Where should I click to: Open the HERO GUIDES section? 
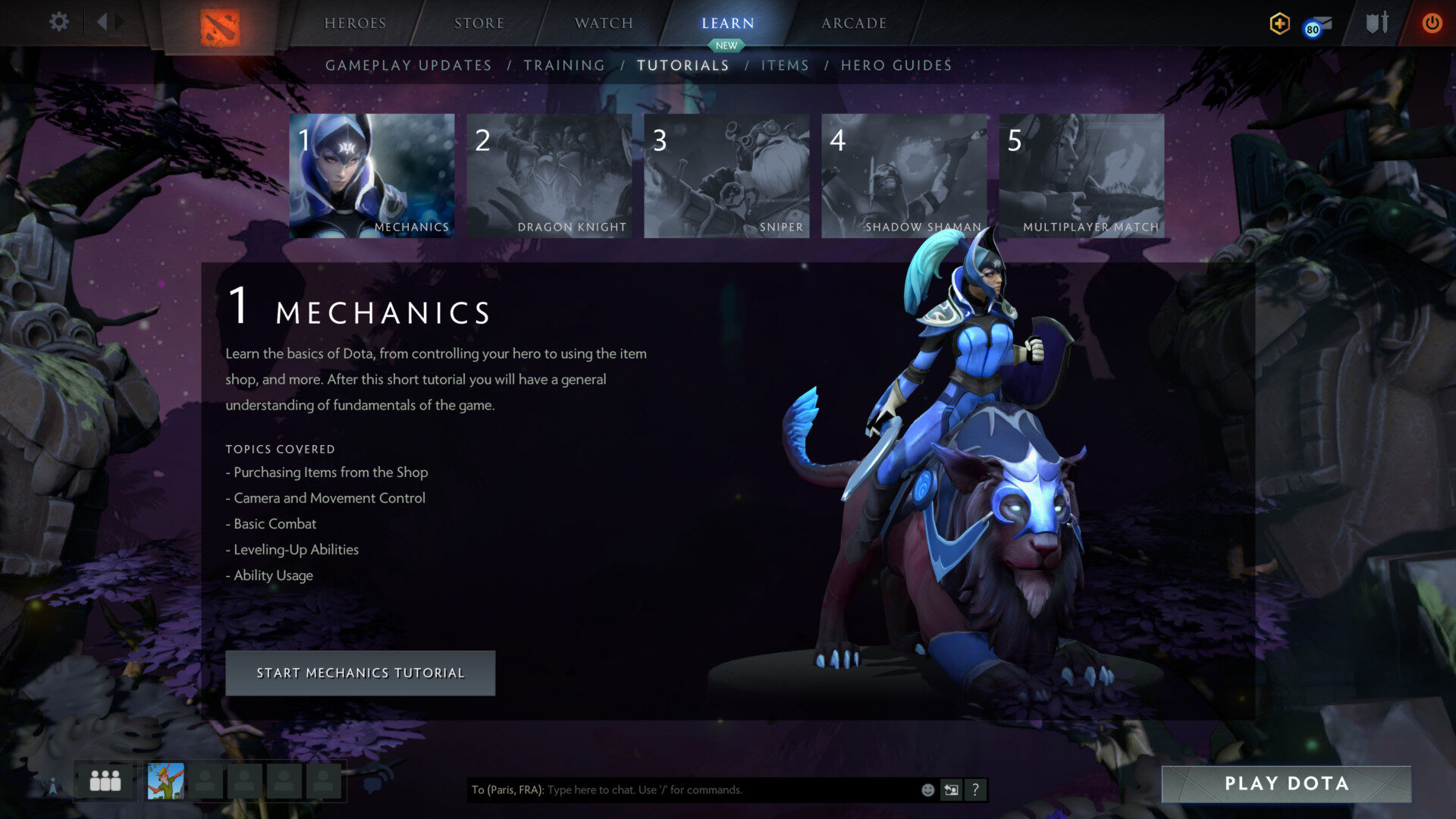pos(896,65)
